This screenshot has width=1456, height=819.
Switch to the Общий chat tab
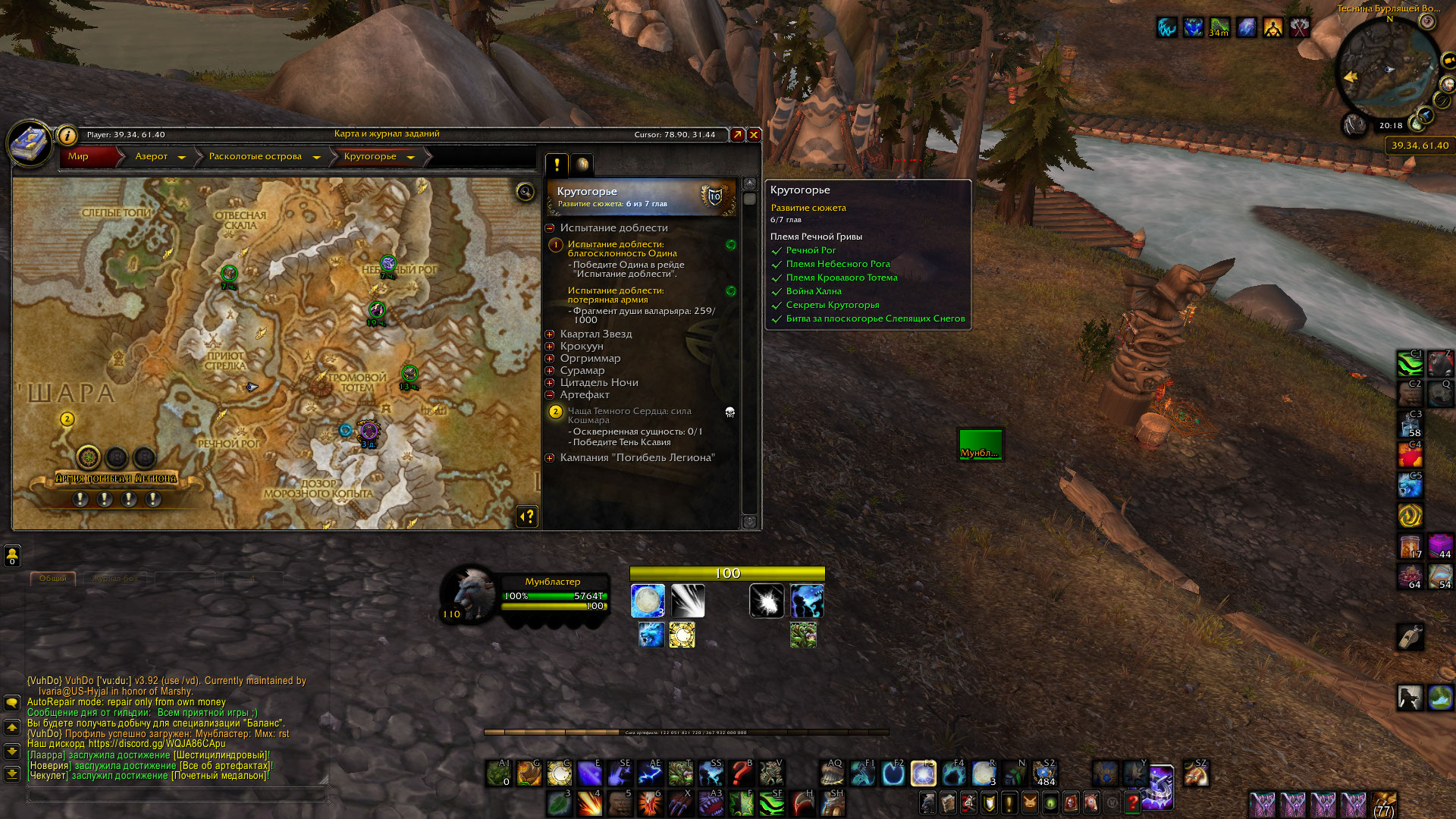click(53, 579)
